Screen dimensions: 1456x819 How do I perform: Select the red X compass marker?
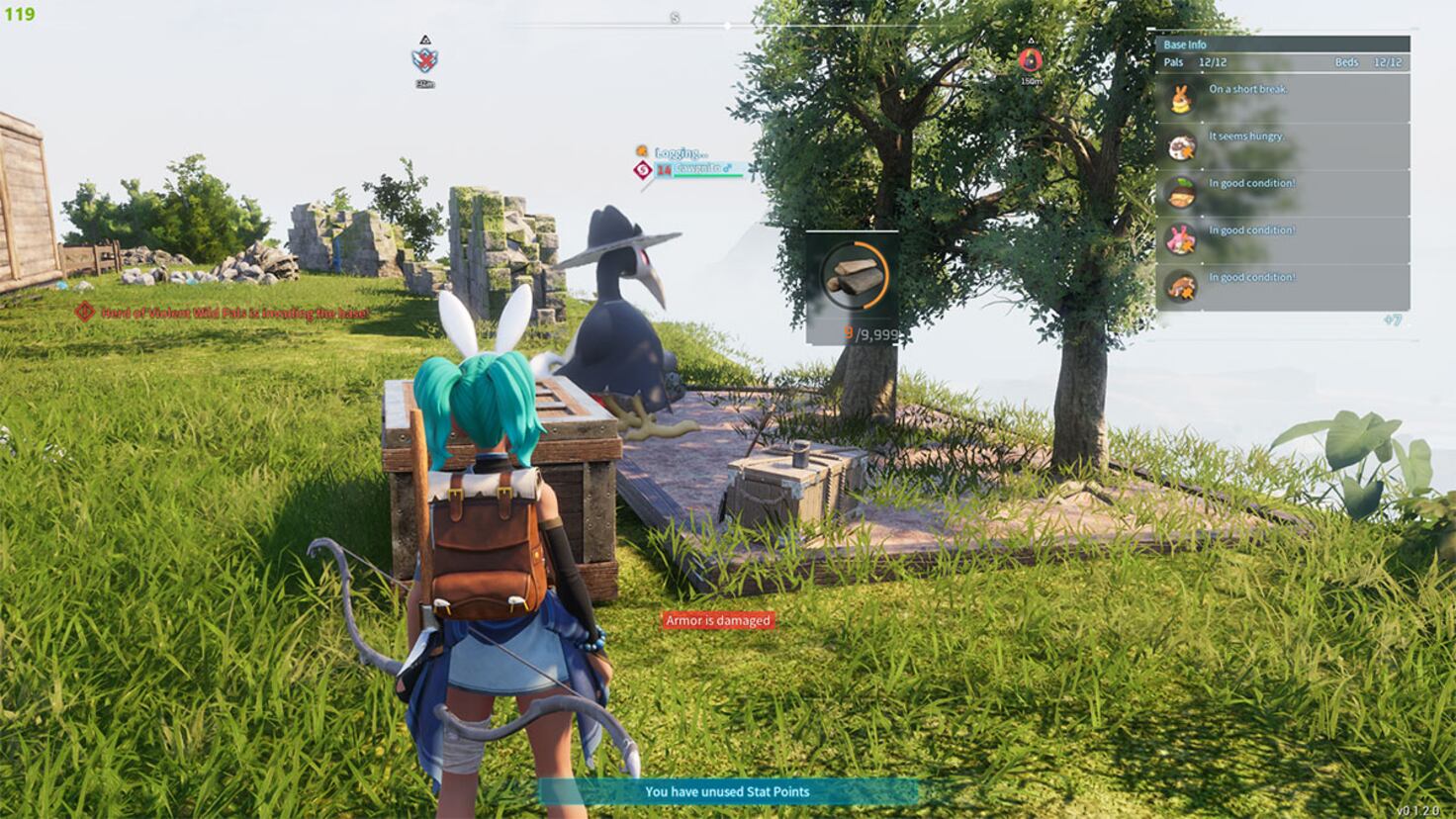pos(425,59)
